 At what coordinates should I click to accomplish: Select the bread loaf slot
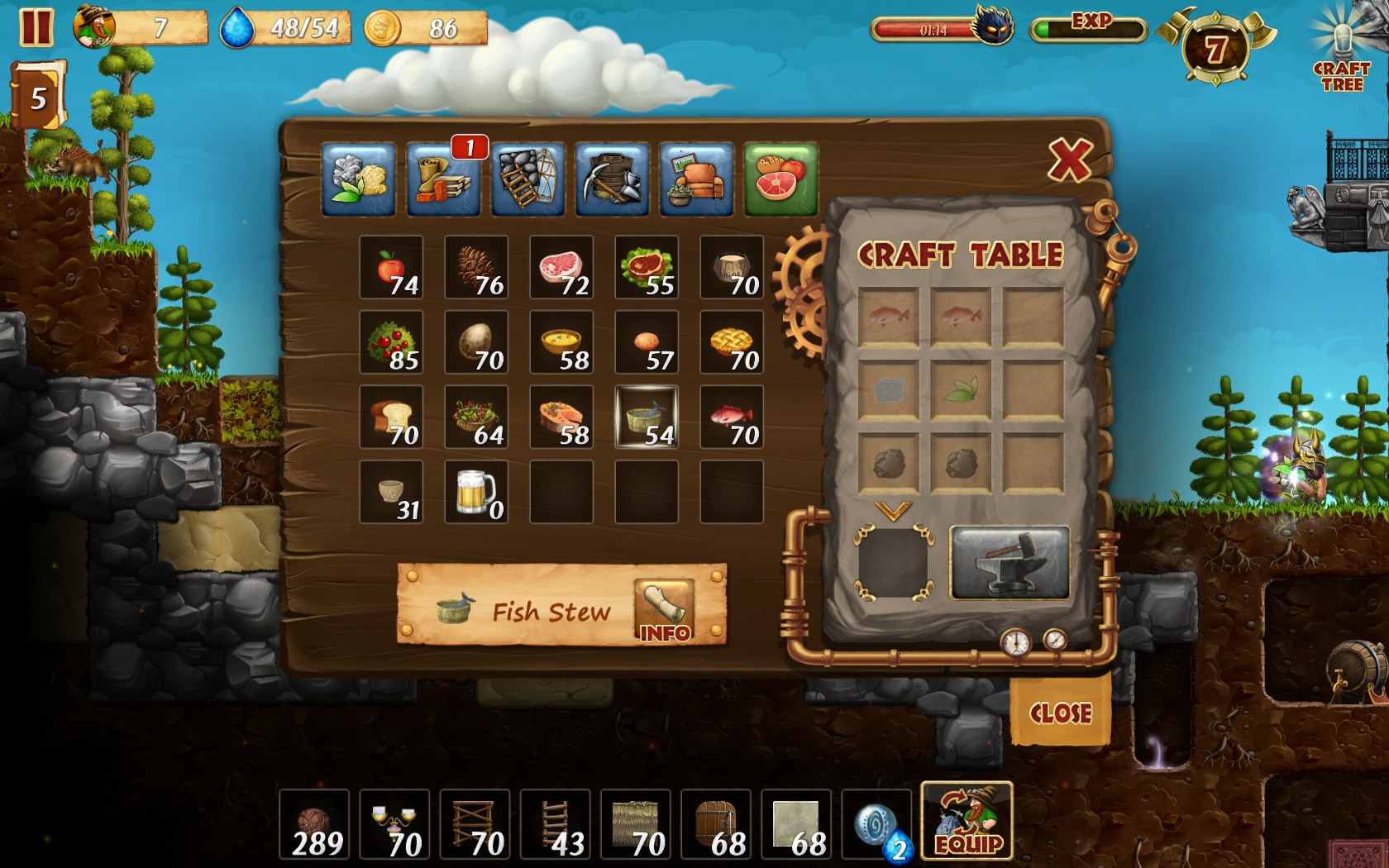point(391,417)
